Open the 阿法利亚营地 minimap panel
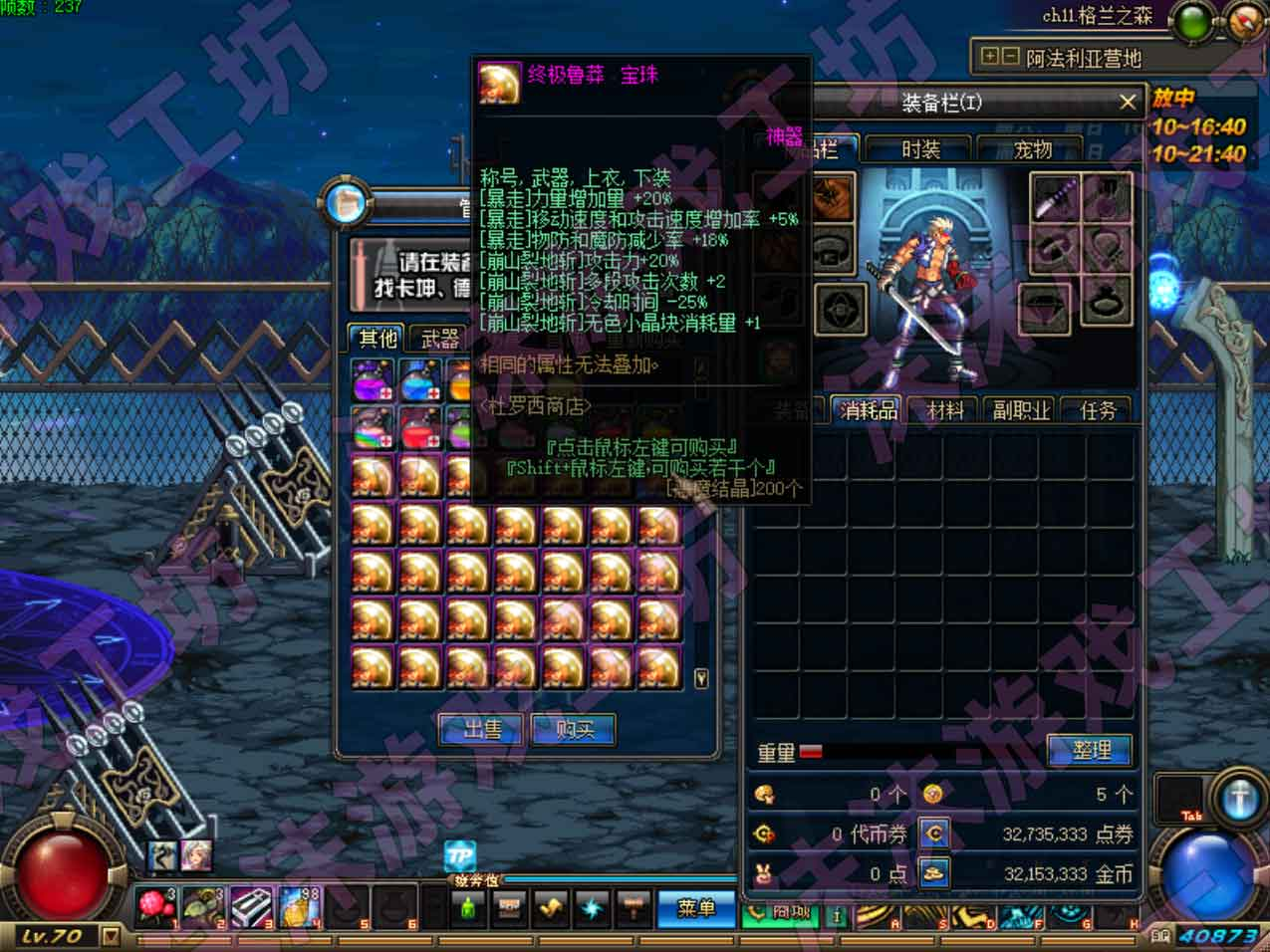The width and height of the screenshot is (1270, 952). click(1083, 59)
